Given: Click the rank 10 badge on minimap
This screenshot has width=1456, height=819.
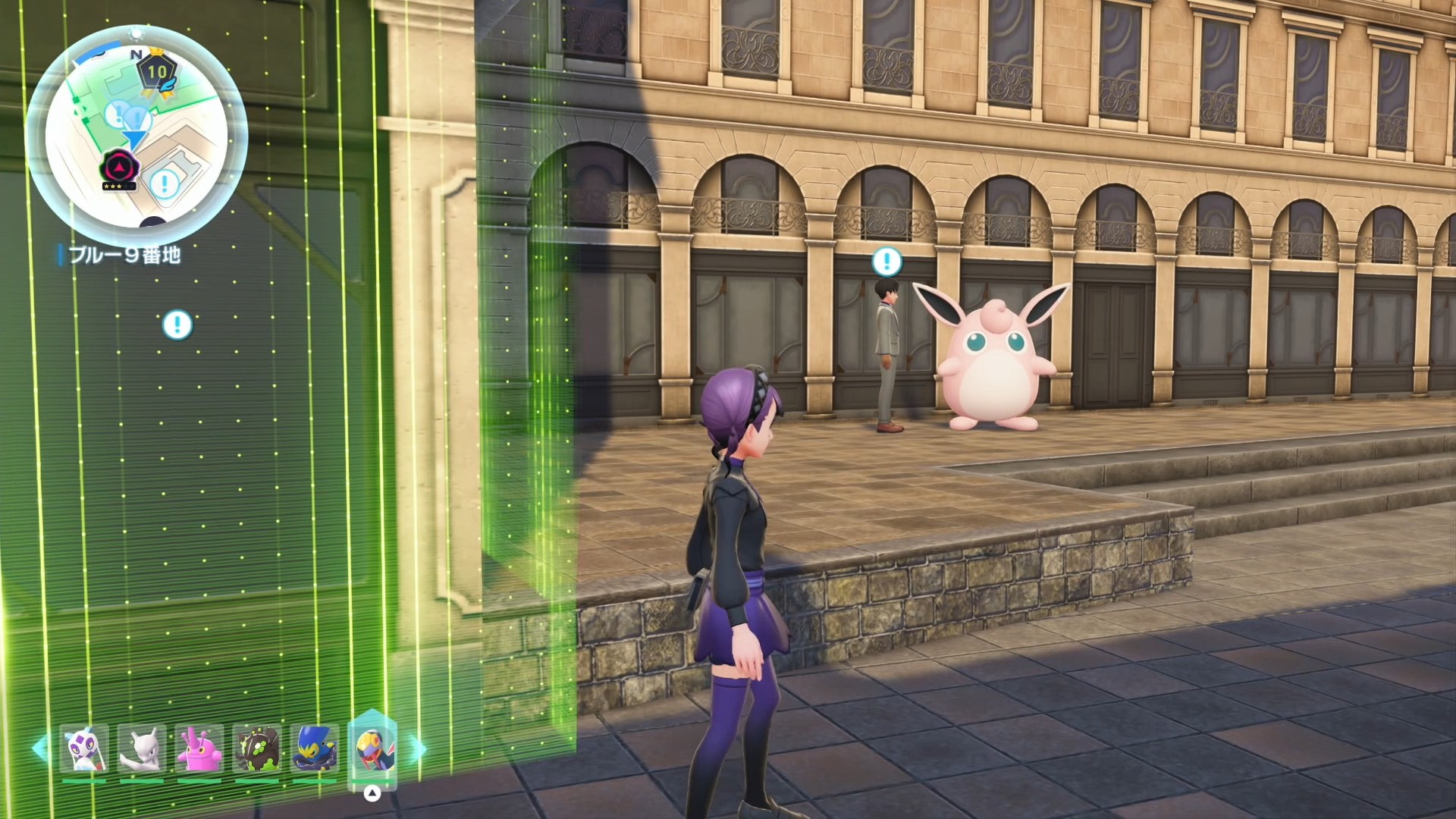Looking at the screenshot, I should coord(157,73).
